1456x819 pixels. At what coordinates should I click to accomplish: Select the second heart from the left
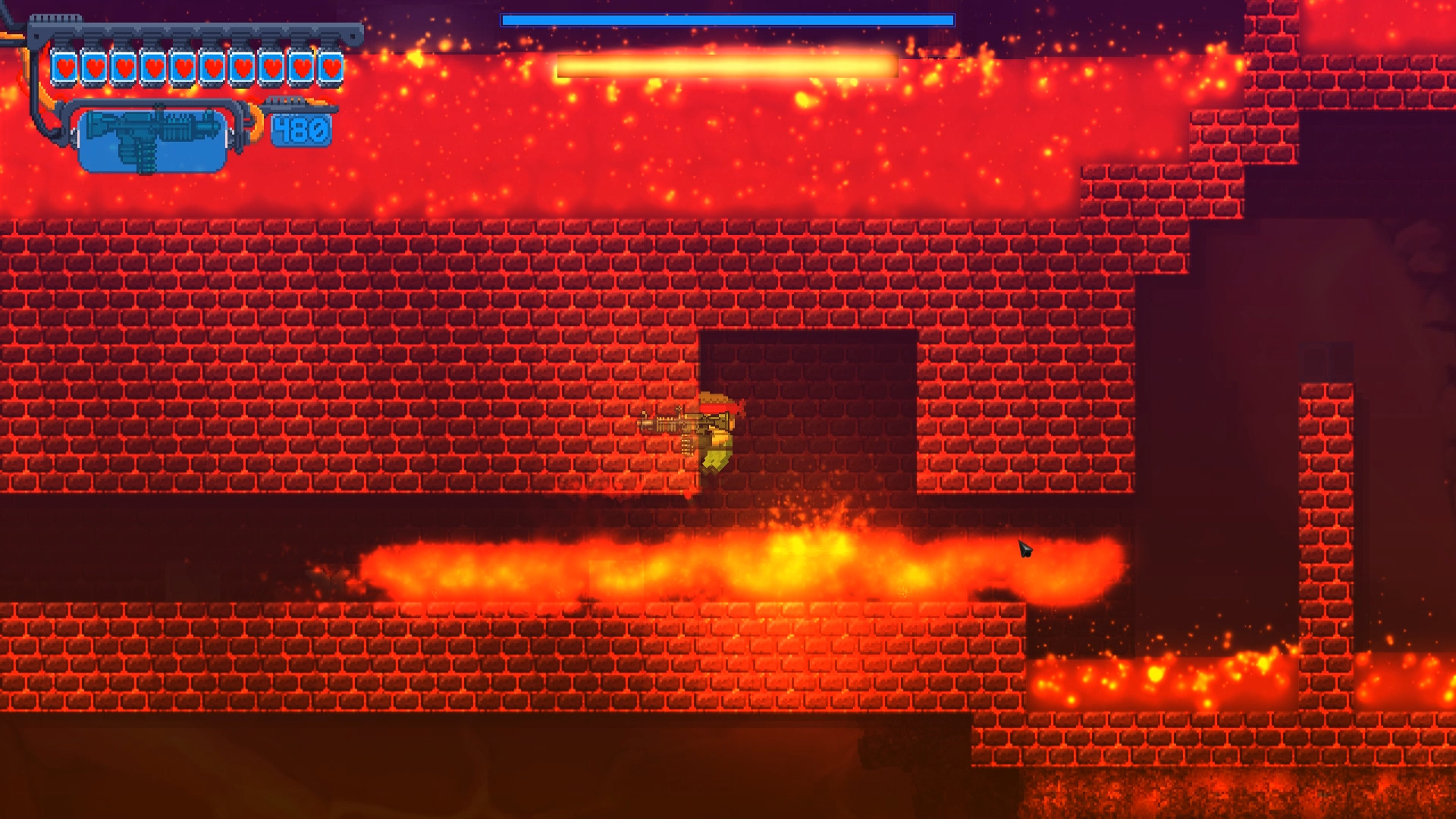click(95, 67)
